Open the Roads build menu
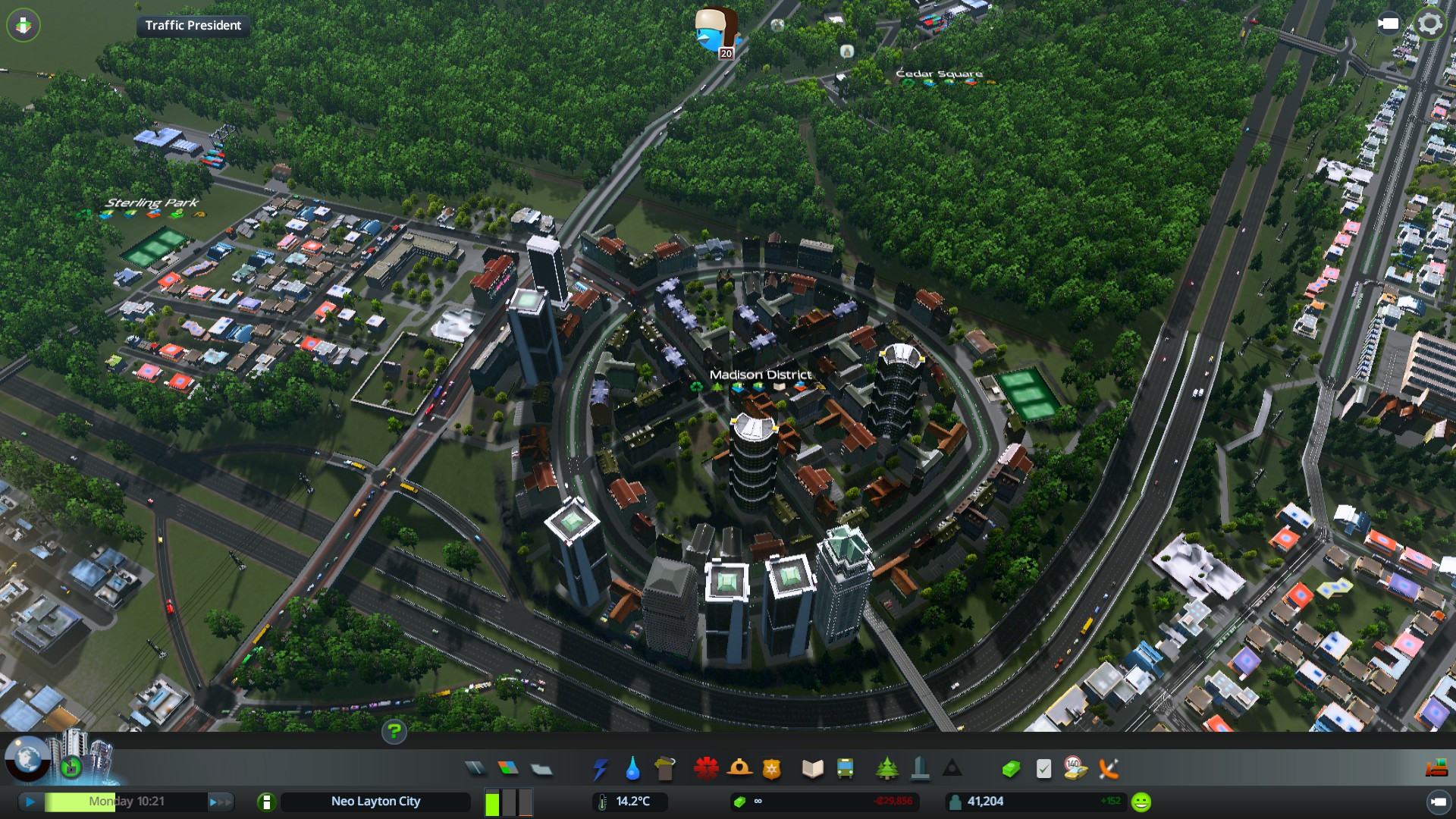This screenshot has height=819, width=1456. coord(475,769)
